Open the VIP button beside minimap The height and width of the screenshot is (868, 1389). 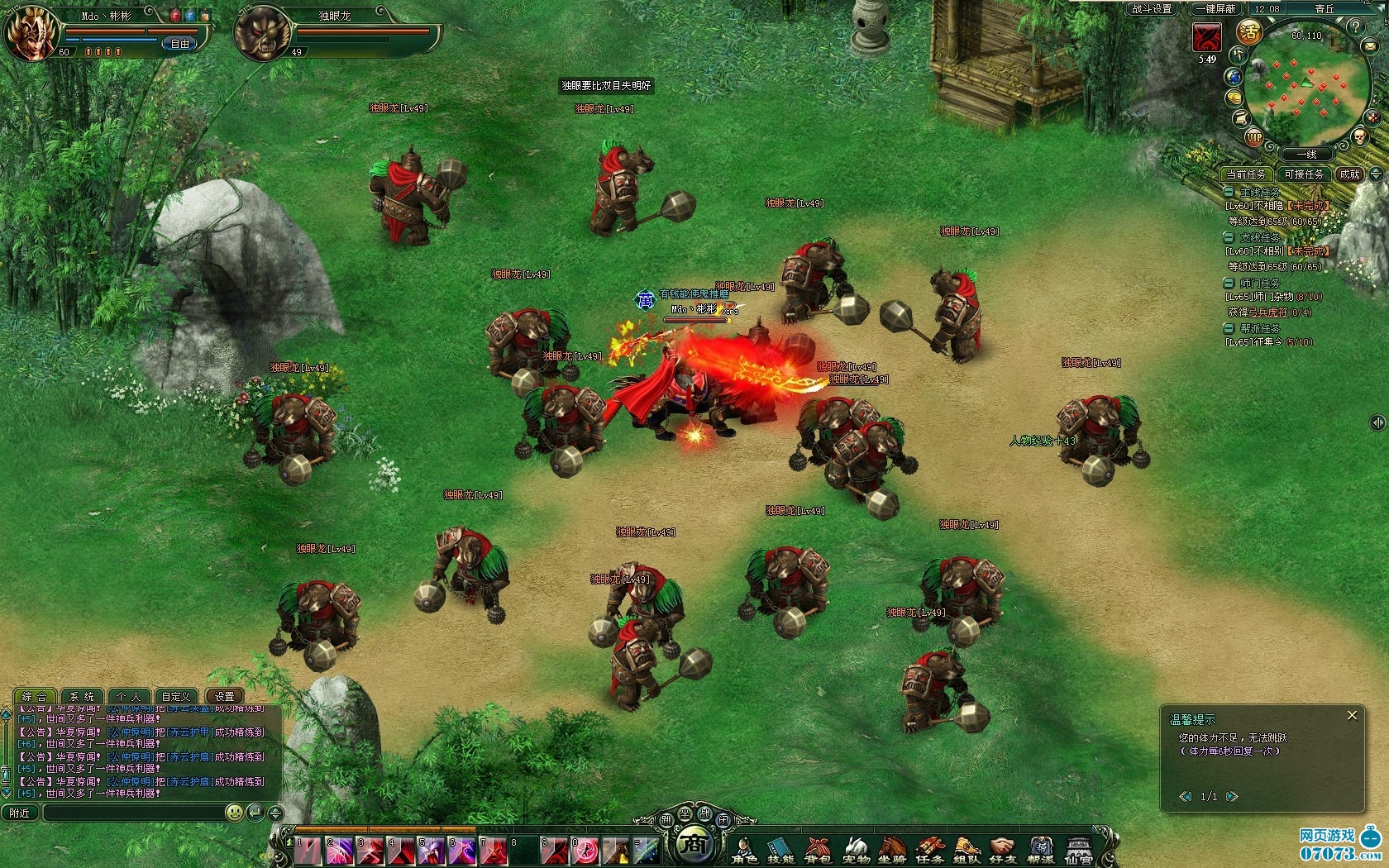point(1254,138)
